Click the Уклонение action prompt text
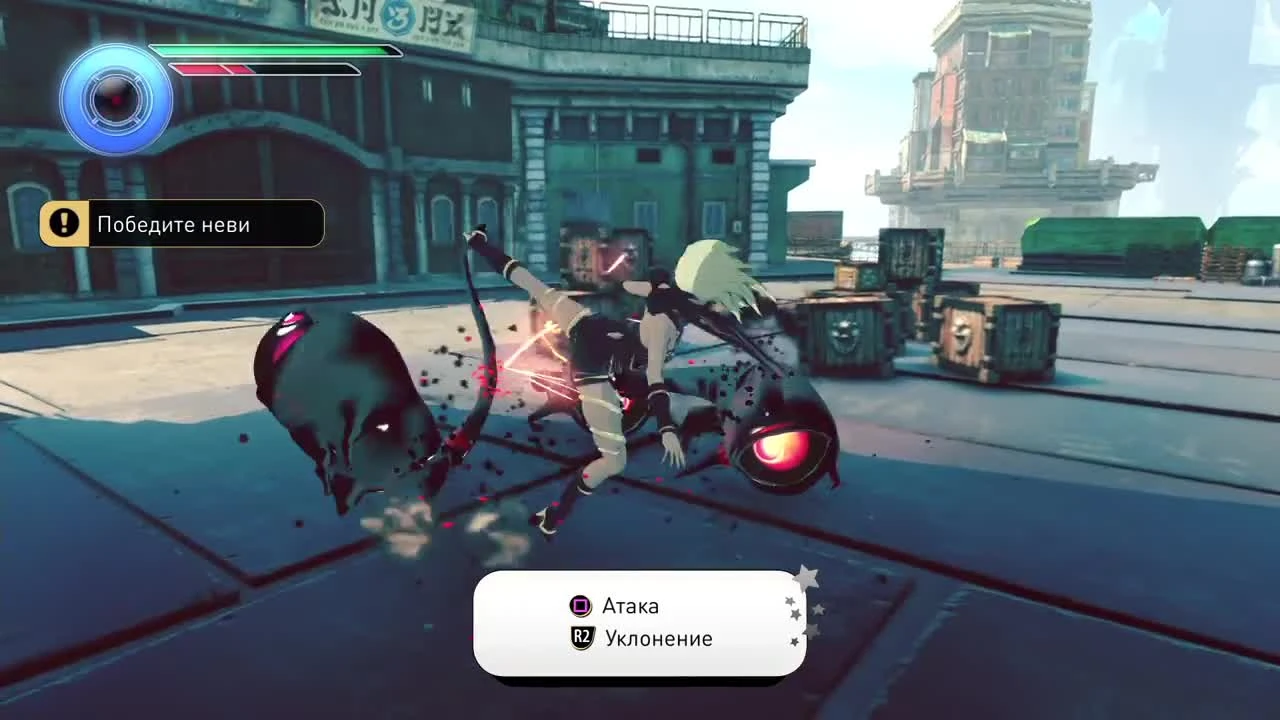Viewport: 1280px width, 720px height. pyautogui.click(x=661, y=638)
